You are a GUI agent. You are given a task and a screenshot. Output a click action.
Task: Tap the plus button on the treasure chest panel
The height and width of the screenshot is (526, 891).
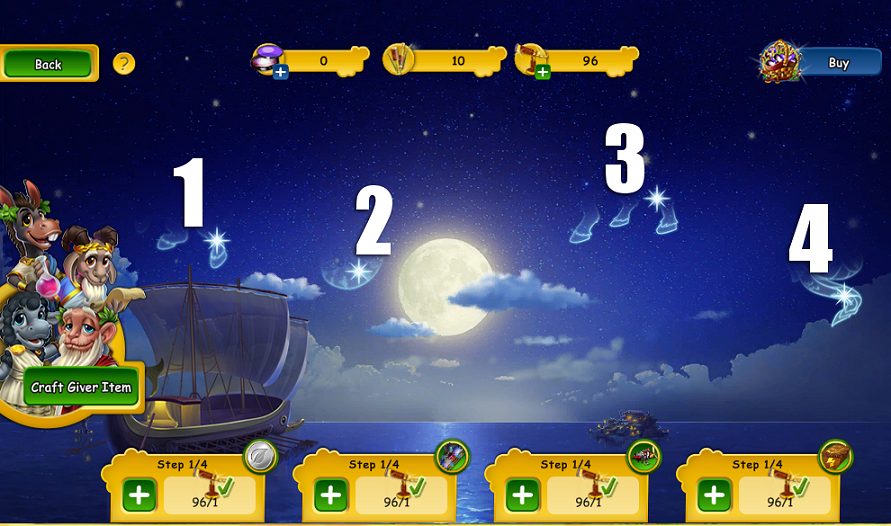714,495
